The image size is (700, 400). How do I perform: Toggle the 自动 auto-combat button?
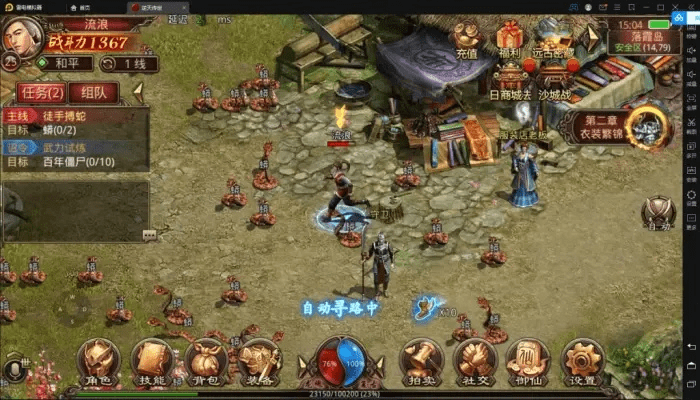click(x=658, y=214)
